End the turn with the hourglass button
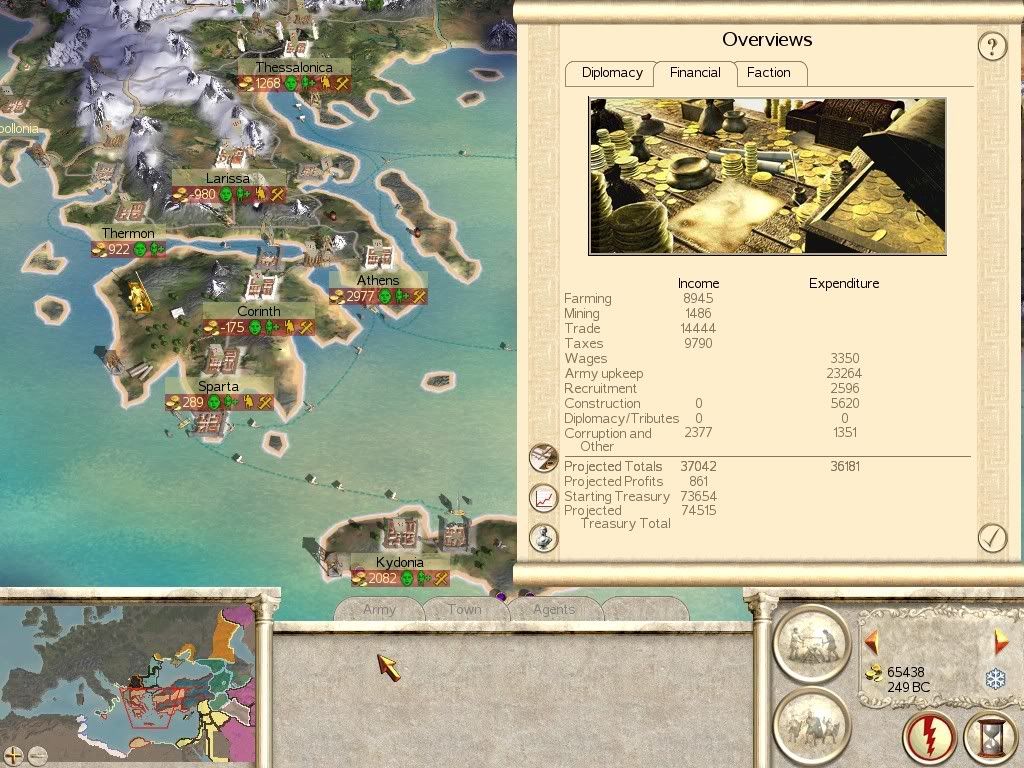The height and width of the screenshot is (768, 1024). click(x=989, y=737)
